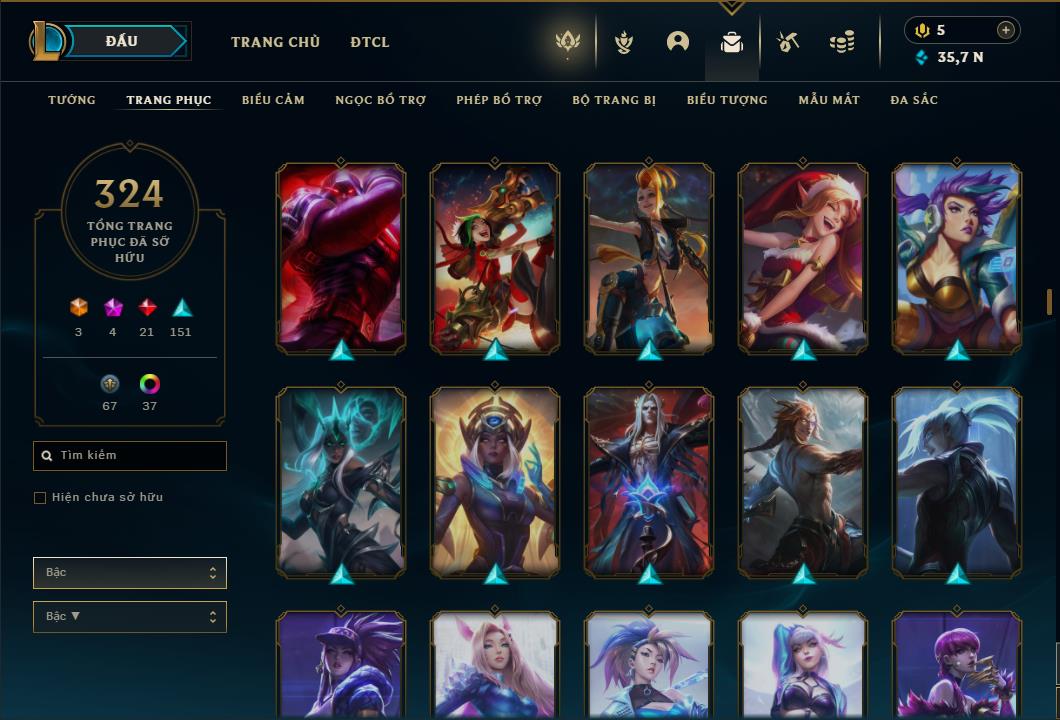Open the NGỌC BỔ TRỢ tab
Screen dimensions: 1060x720
(380, 100)
